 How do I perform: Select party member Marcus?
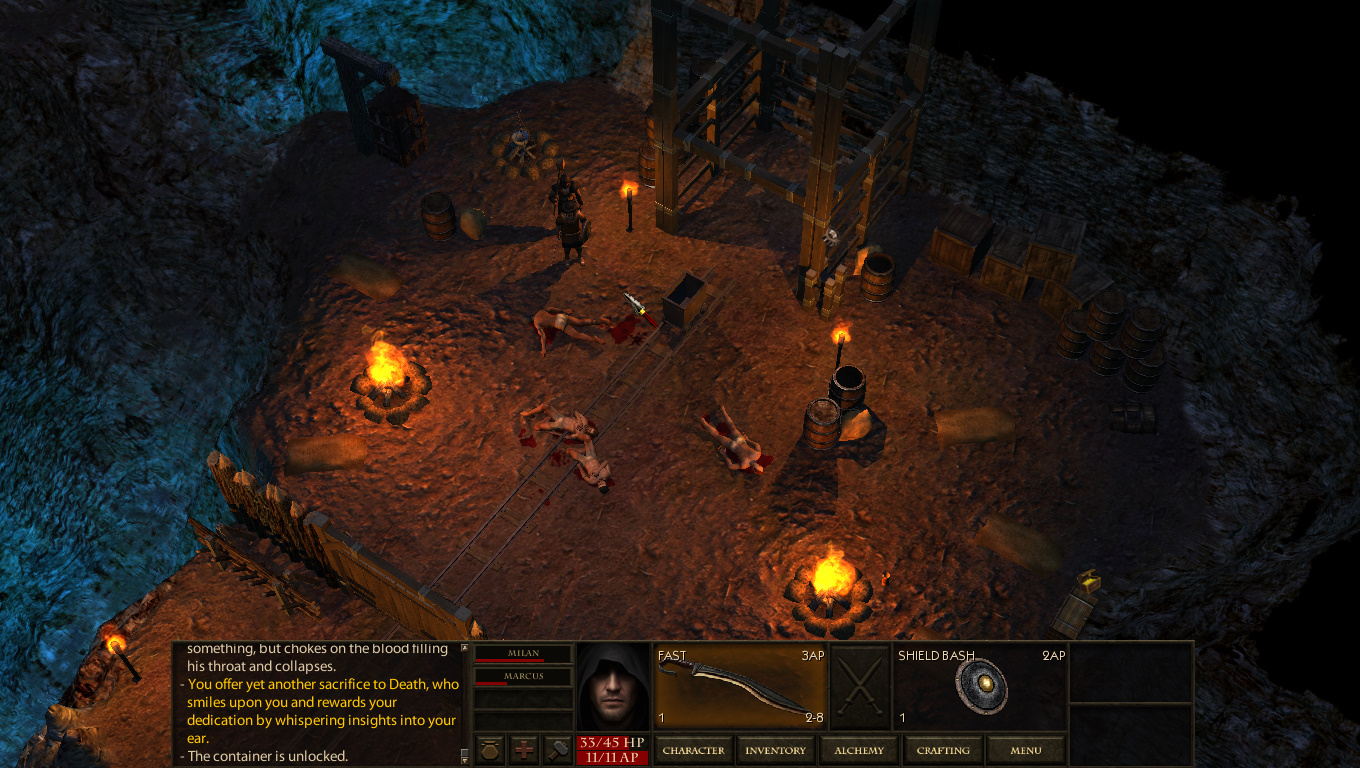523,677
